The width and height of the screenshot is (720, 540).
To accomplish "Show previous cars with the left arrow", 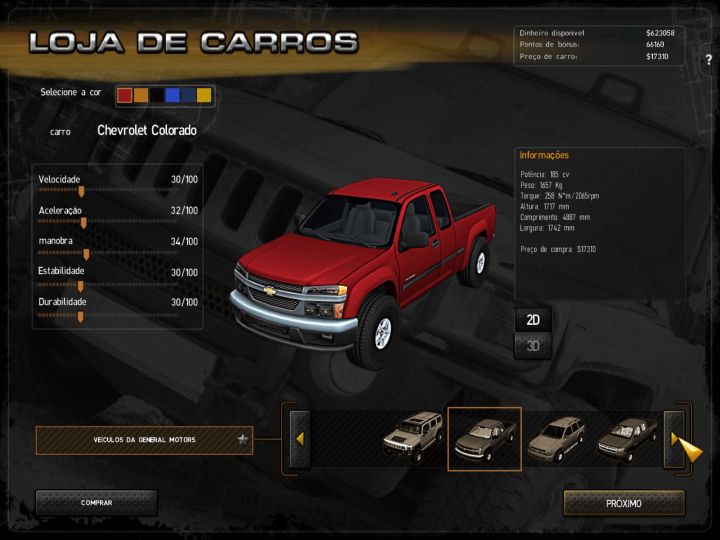I will 299,438.
